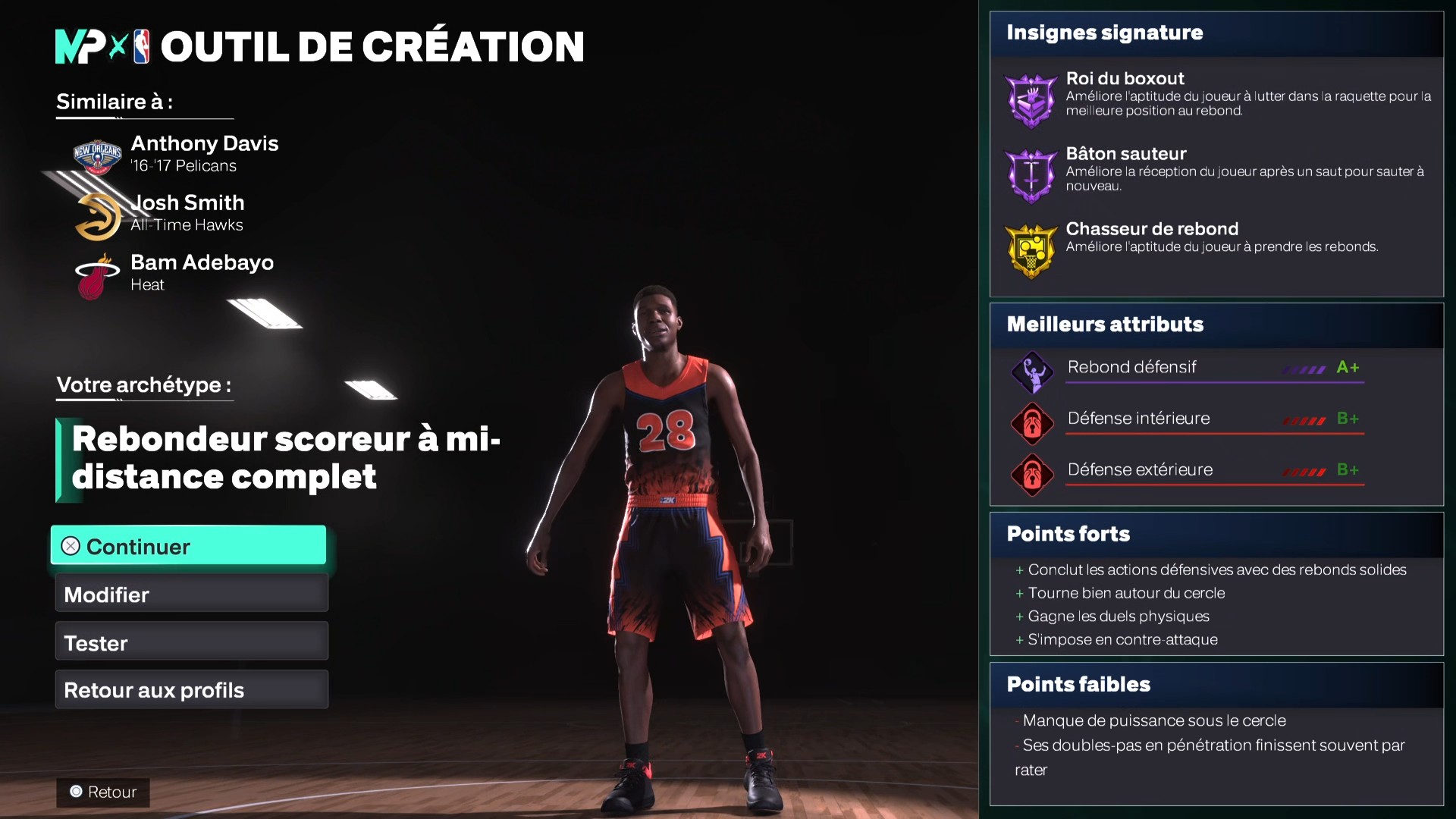This screenshot has height=819, width=1456.
Task: Click the New Orleans Pelicans team logo
Action: pyautogui.click(x=96, y=155)
